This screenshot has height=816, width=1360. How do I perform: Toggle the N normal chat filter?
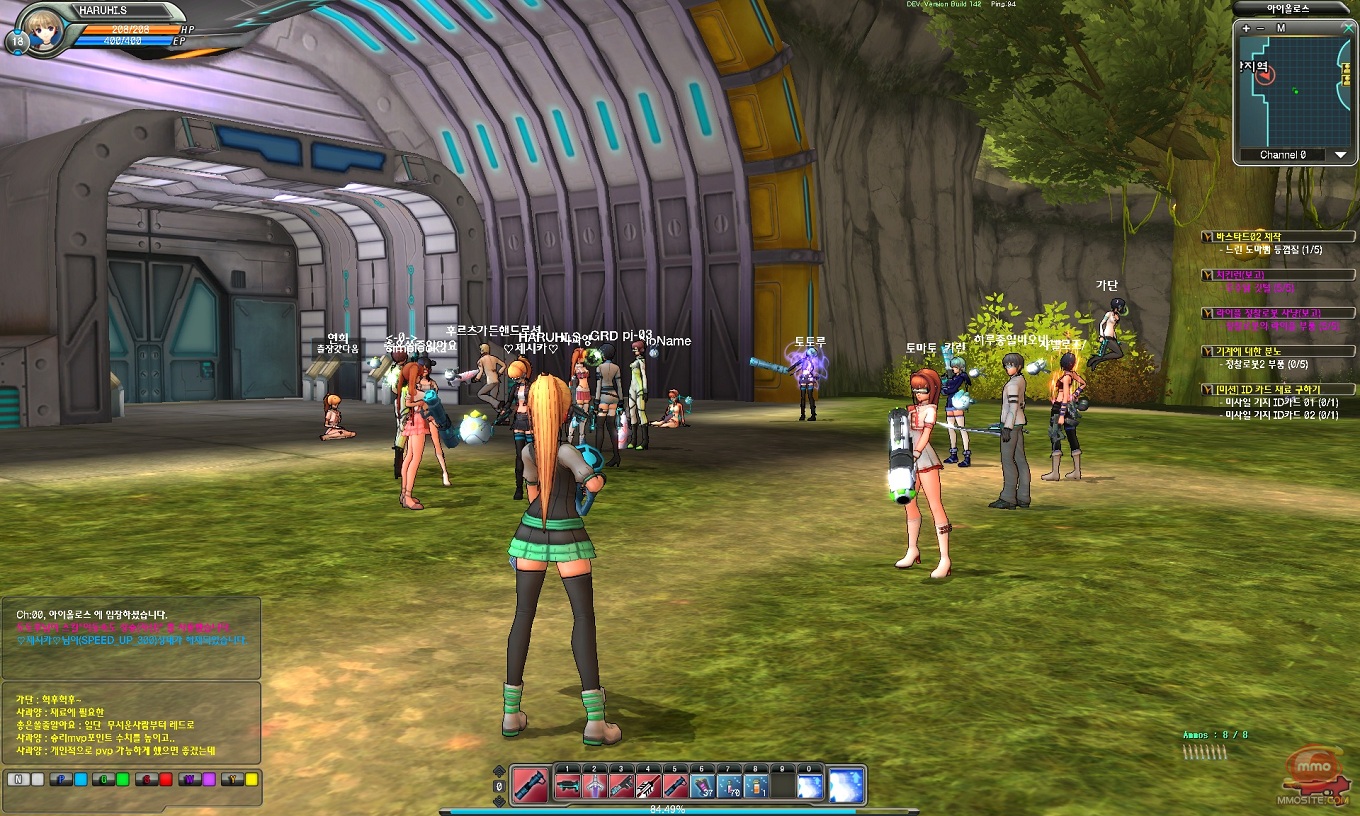pyautogui.click(x=18, y=779)
